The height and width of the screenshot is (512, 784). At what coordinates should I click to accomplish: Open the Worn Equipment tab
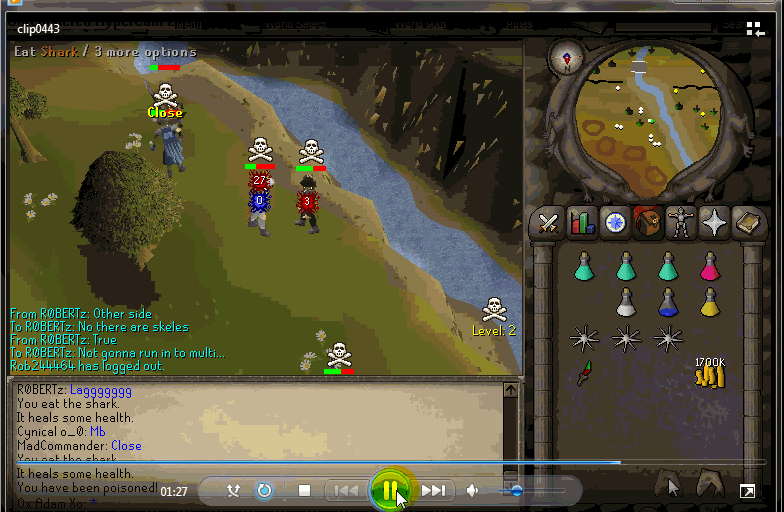click(x=680, y=223)
